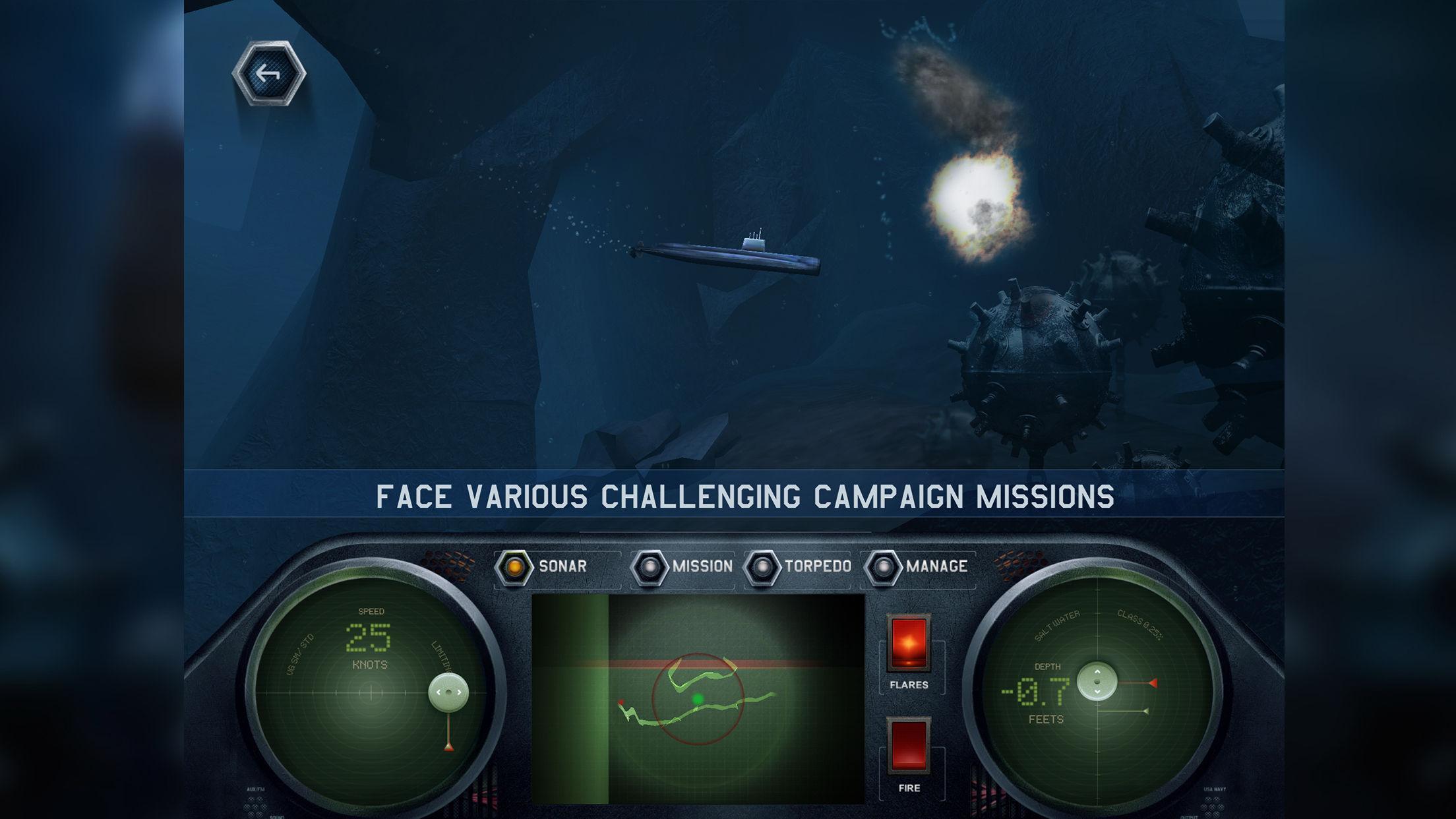Click the left arrow on the speed knob
The image size is (1456, 819).
coord(438,692)
